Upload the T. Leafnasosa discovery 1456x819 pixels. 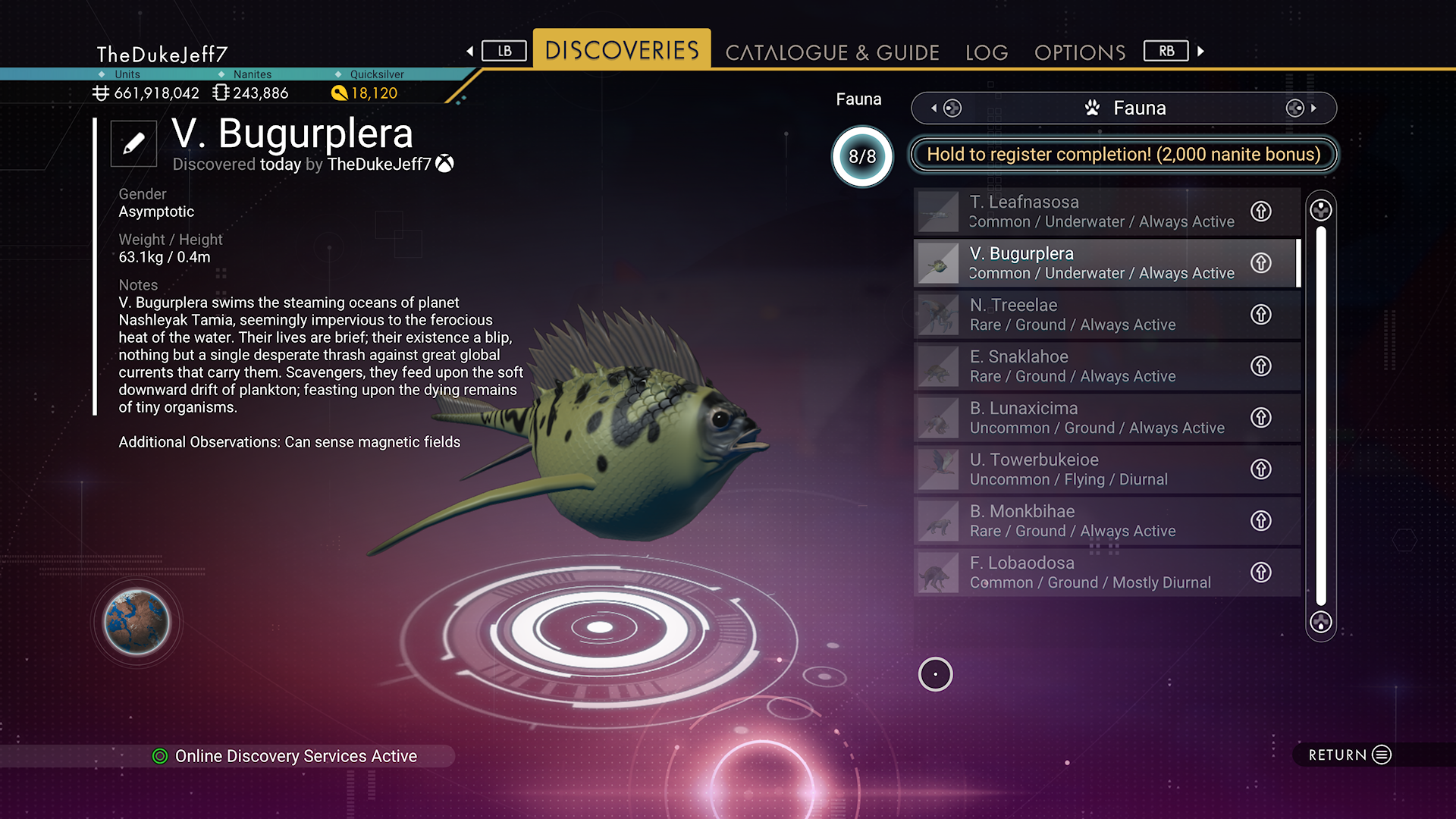[1261, 212]
